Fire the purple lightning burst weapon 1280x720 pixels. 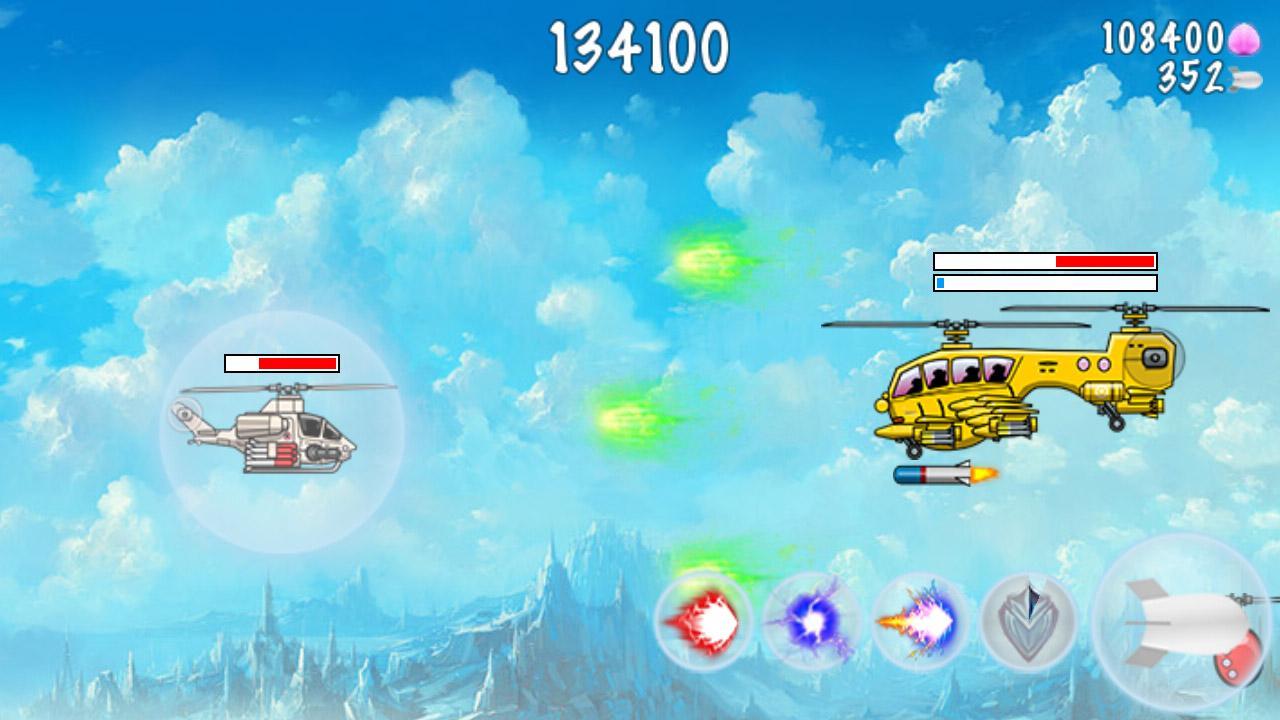(918, 623)
